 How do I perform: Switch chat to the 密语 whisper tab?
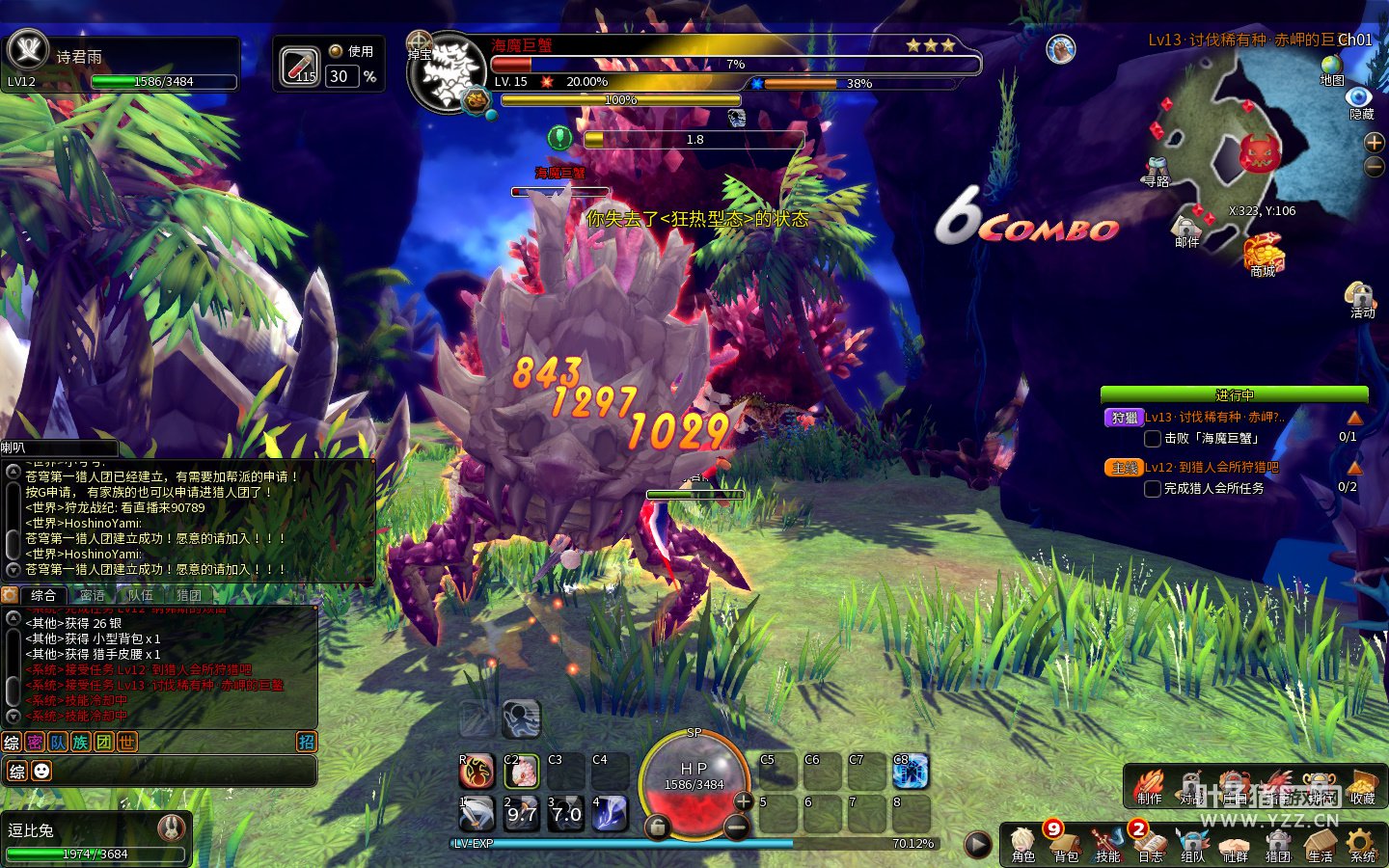point(93,595)
